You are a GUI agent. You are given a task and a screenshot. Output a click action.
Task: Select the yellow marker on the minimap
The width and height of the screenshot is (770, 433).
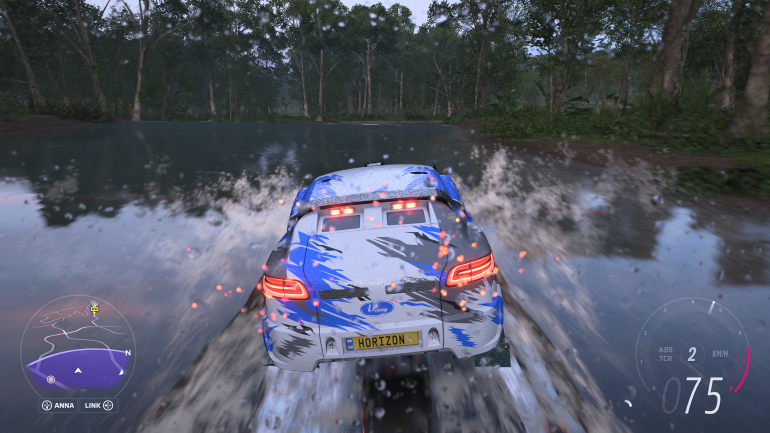click(94, 309)
